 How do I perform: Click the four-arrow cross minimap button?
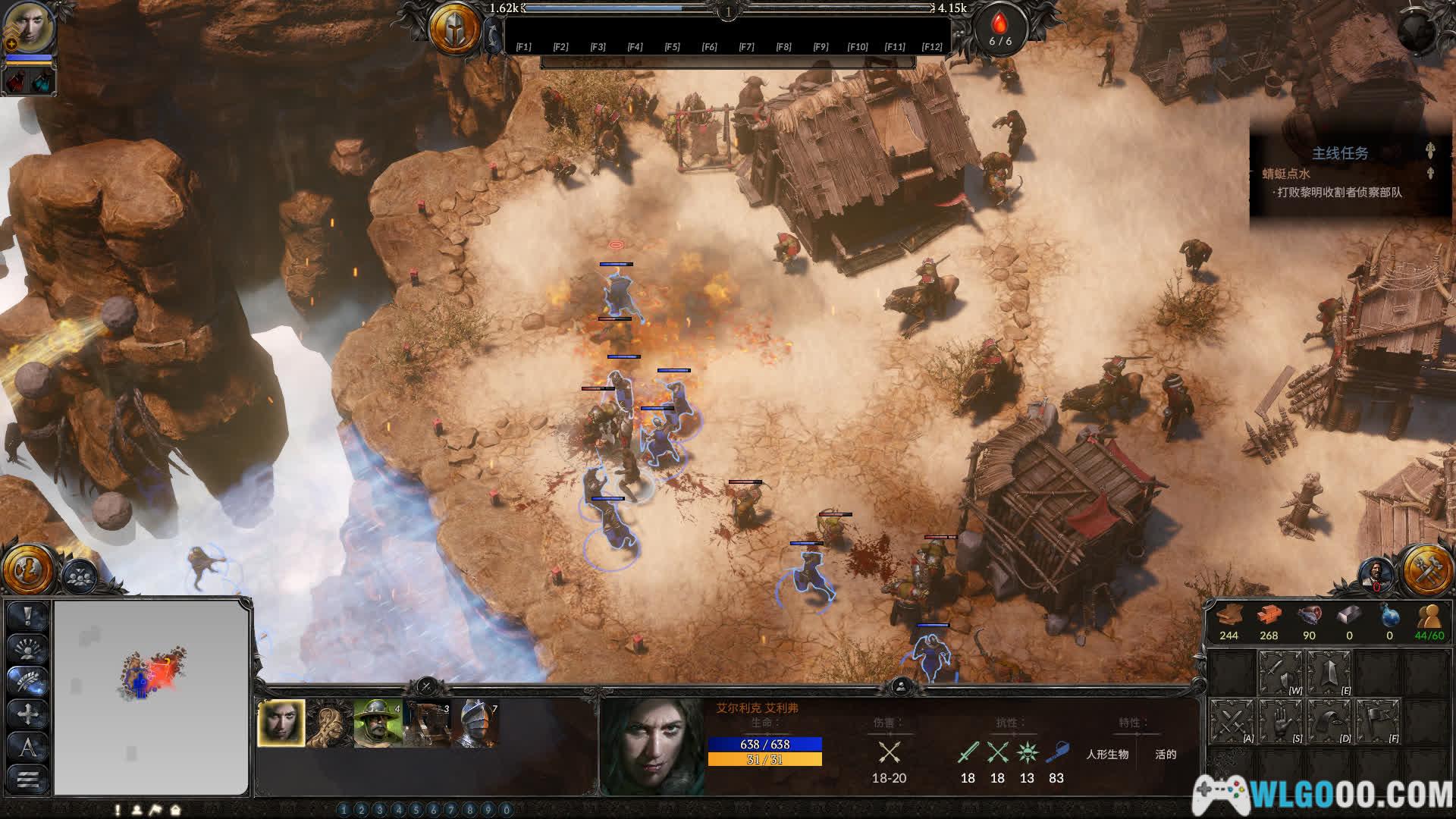click(x=28, y=714)
